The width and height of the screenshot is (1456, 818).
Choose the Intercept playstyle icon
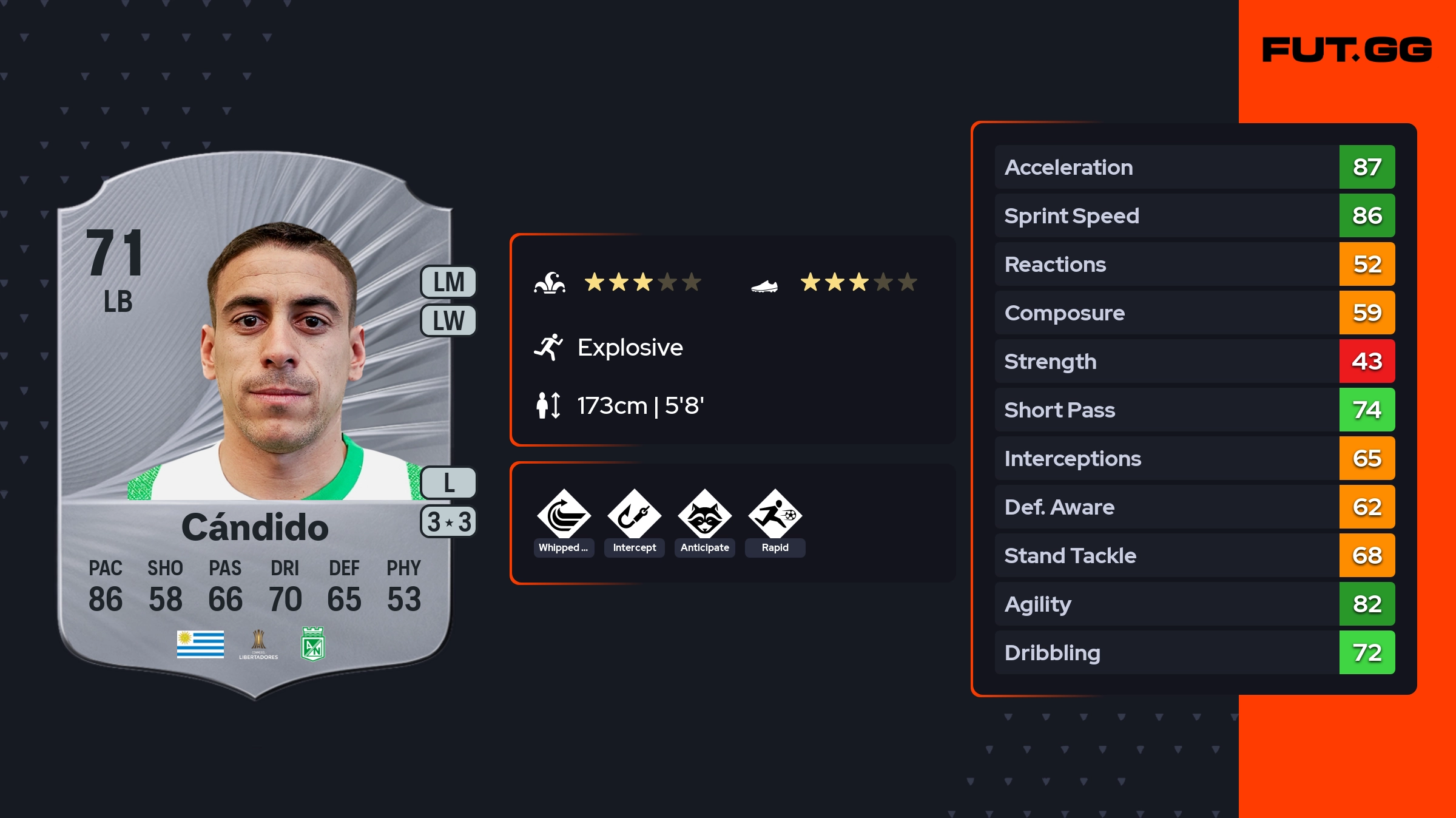[634, 516]
